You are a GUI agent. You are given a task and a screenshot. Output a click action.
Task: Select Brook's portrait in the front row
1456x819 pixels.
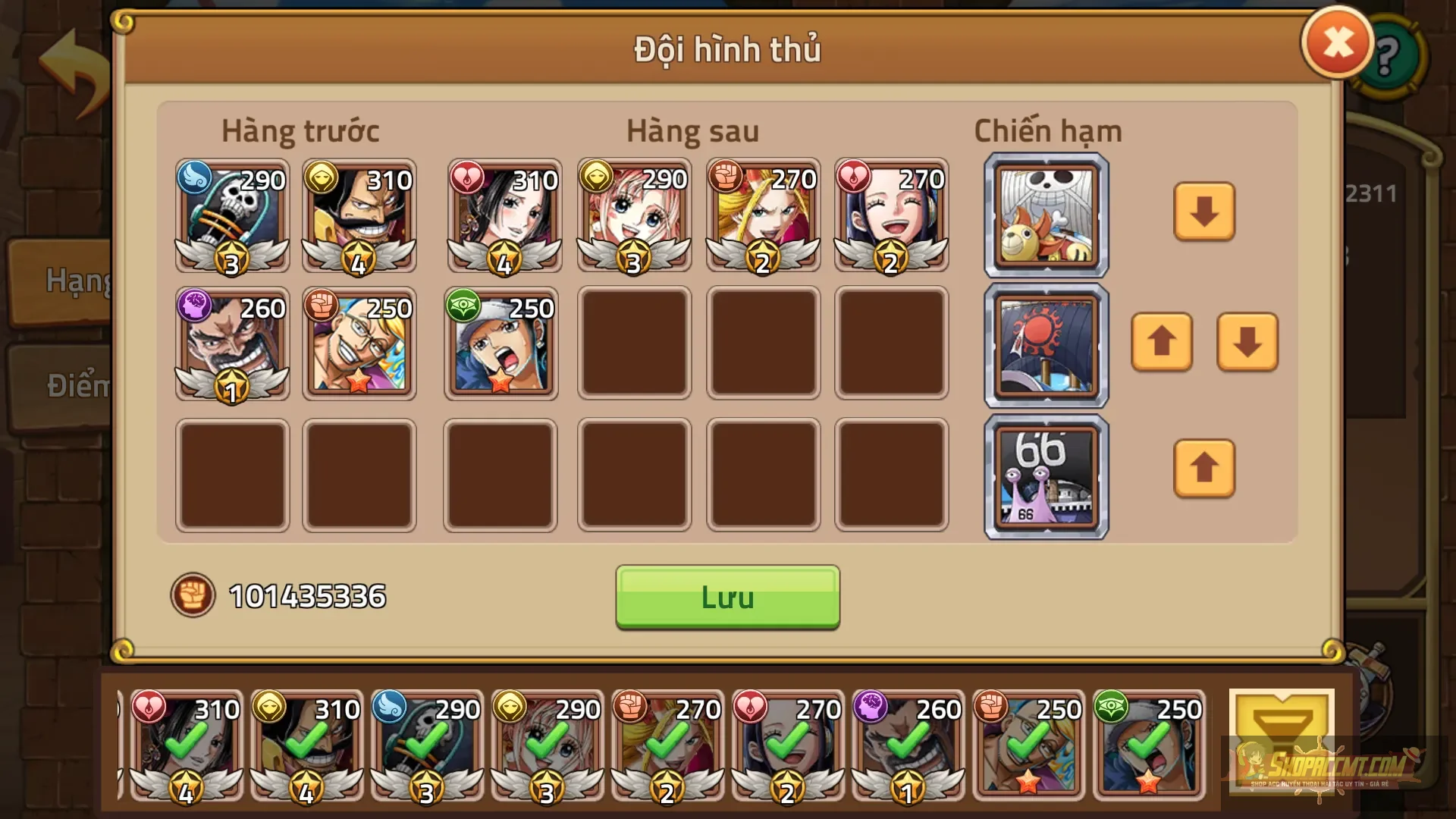pyautogui.click(x=231, y=216)
